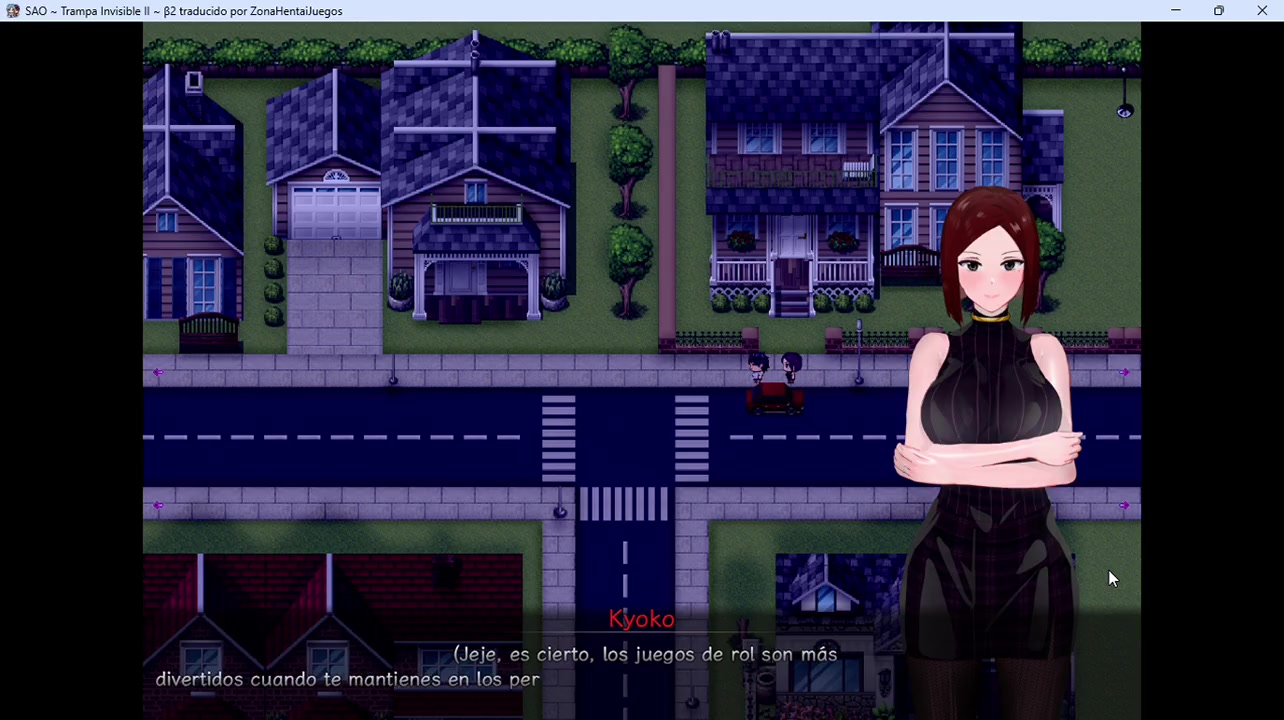Close the game window
This screenshot has width=1284, height=720.
click(1262, 11)
